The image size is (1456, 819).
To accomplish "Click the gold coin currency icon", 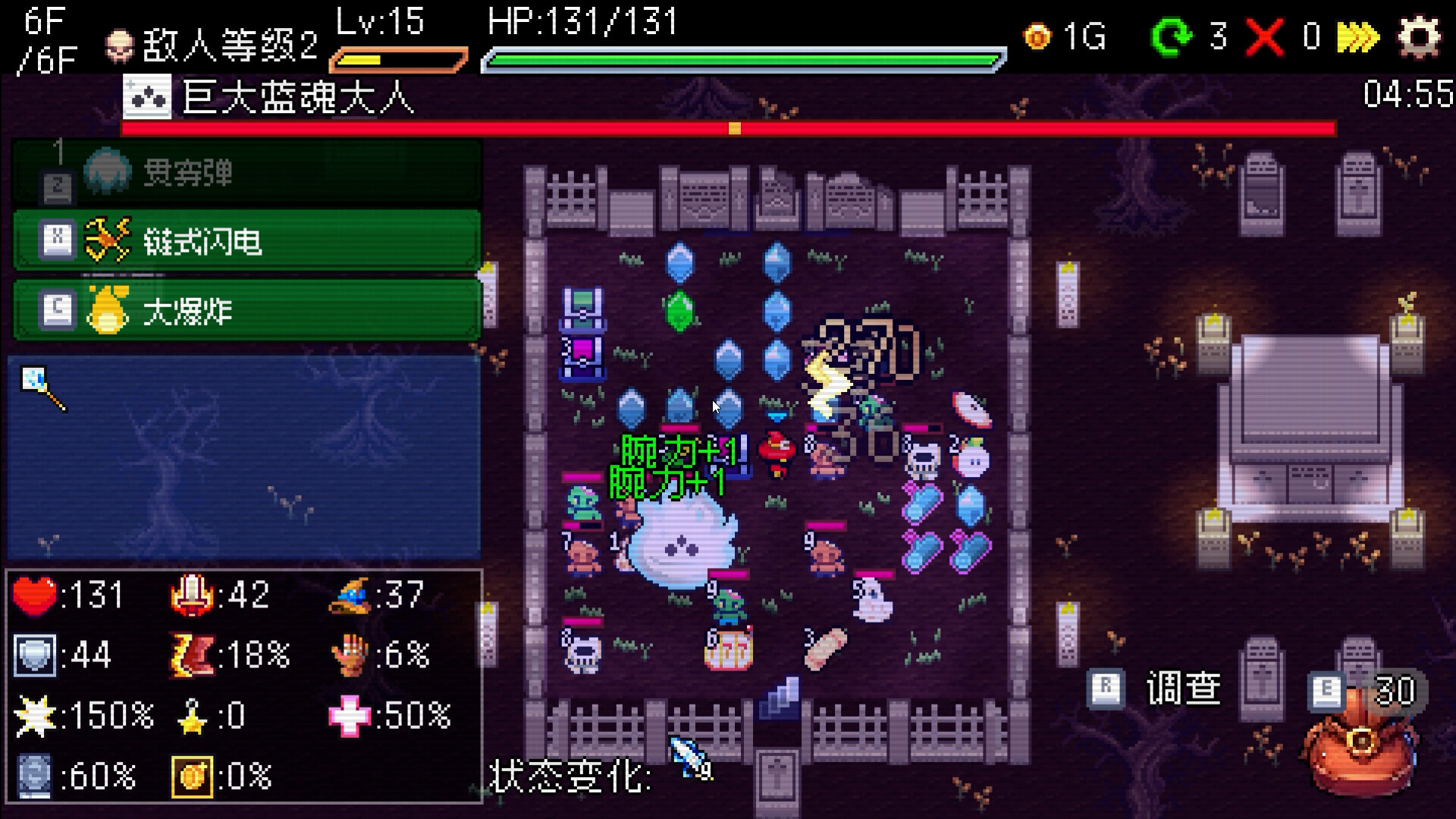I will coord(1039,35).
